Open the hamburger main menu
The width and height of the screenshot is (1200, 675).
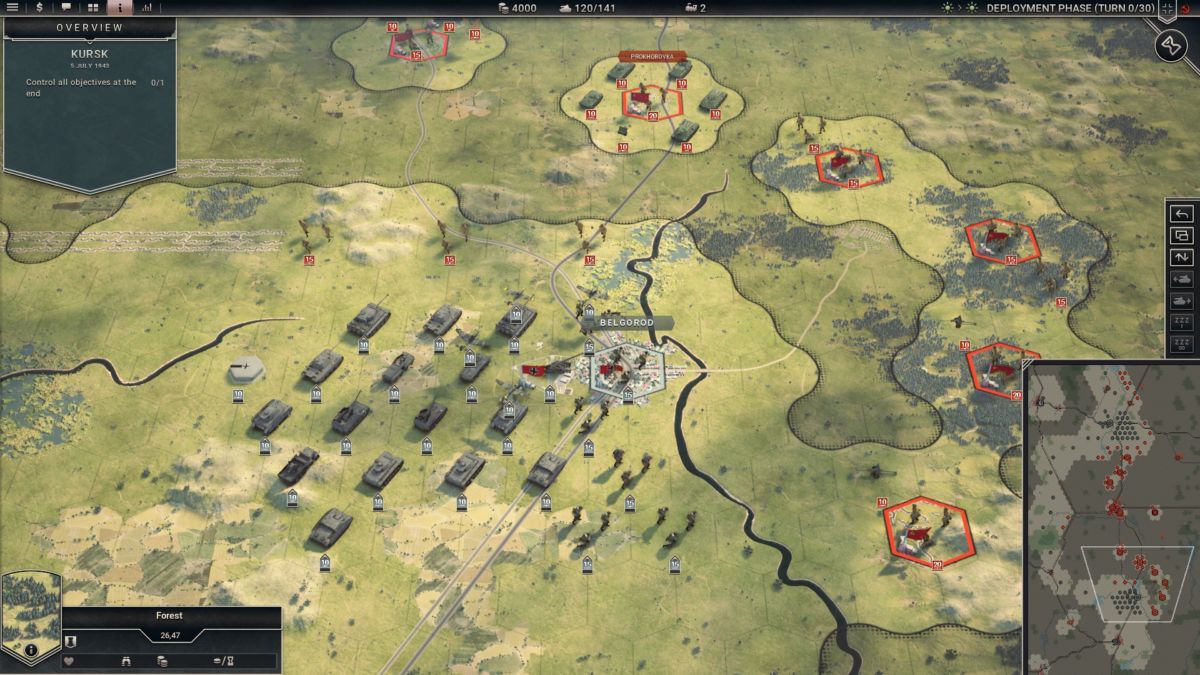coord(13,7)
